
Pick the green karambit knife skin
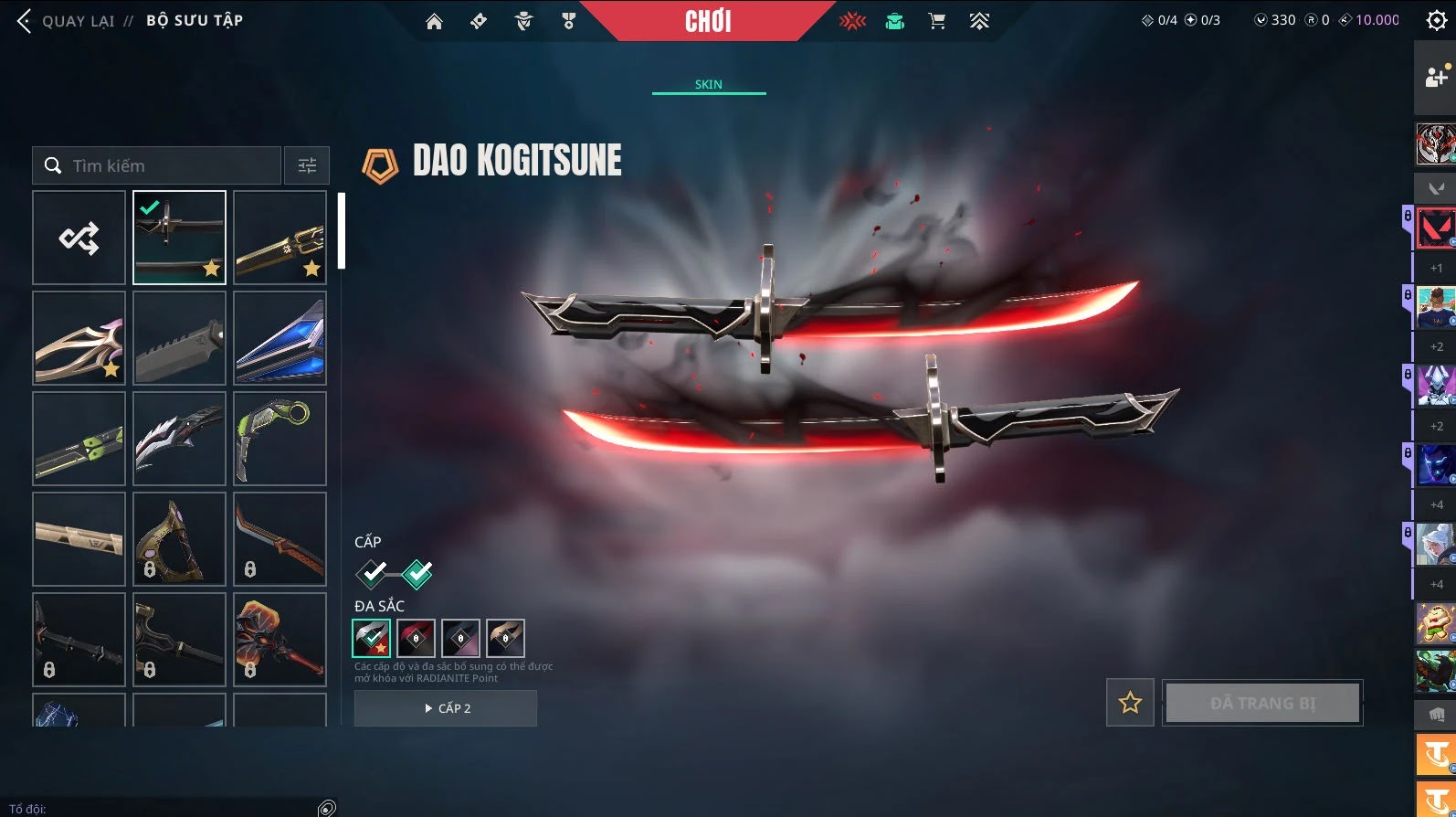point(280,439)
